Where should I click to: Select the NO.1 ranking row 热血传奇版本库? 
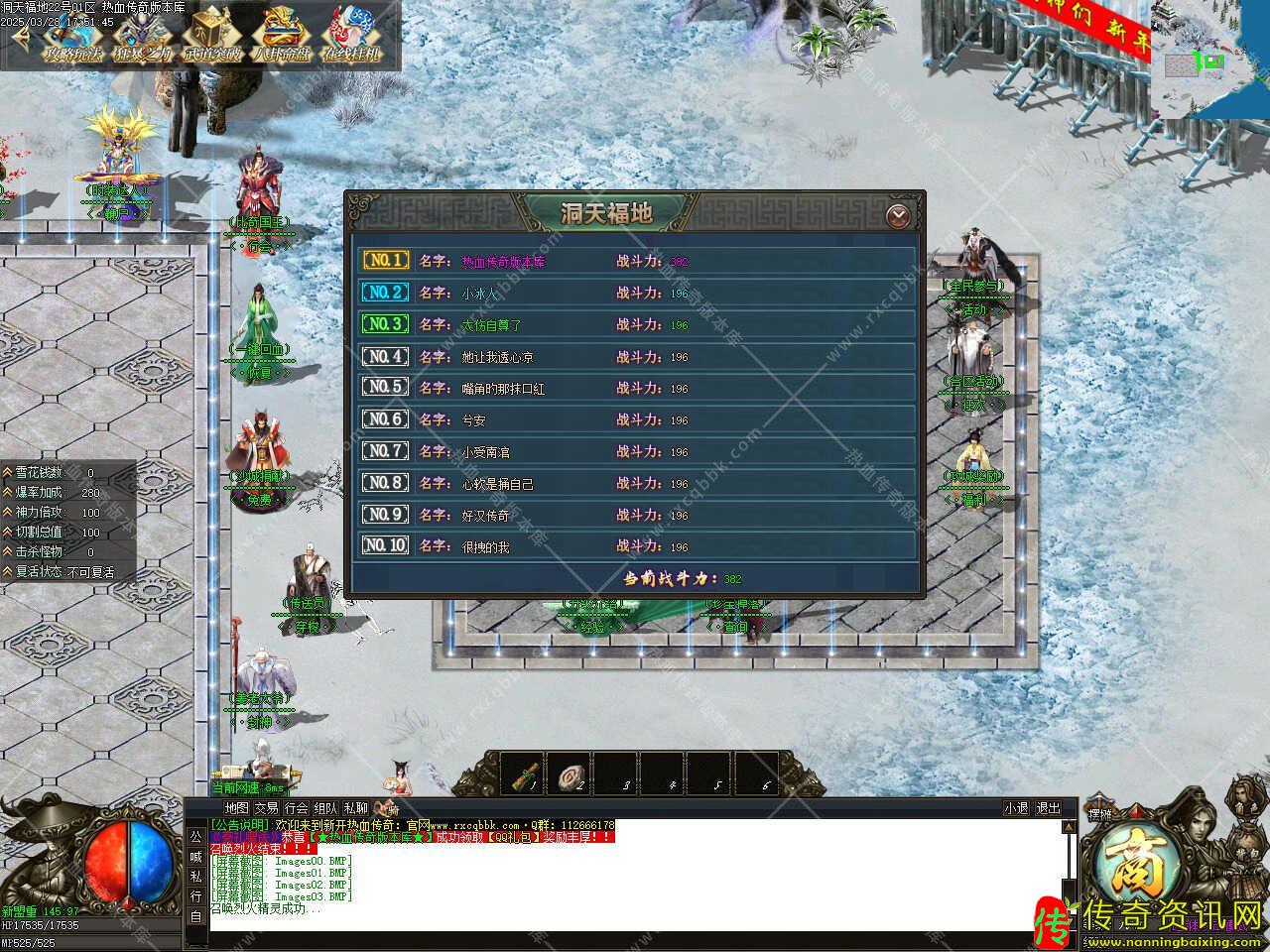coord(635,261)
